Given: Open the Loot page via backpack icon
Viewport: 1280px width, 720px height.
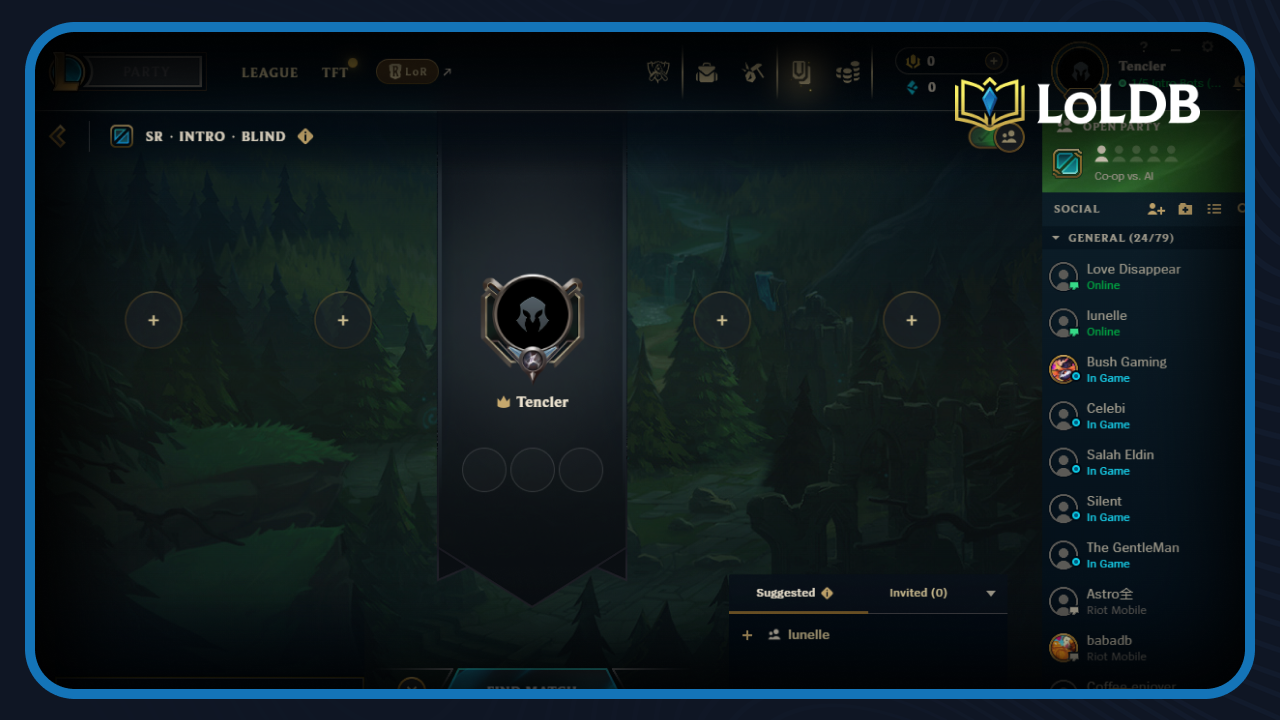Looking at the screenshot, I should click(x=707, y=73).
